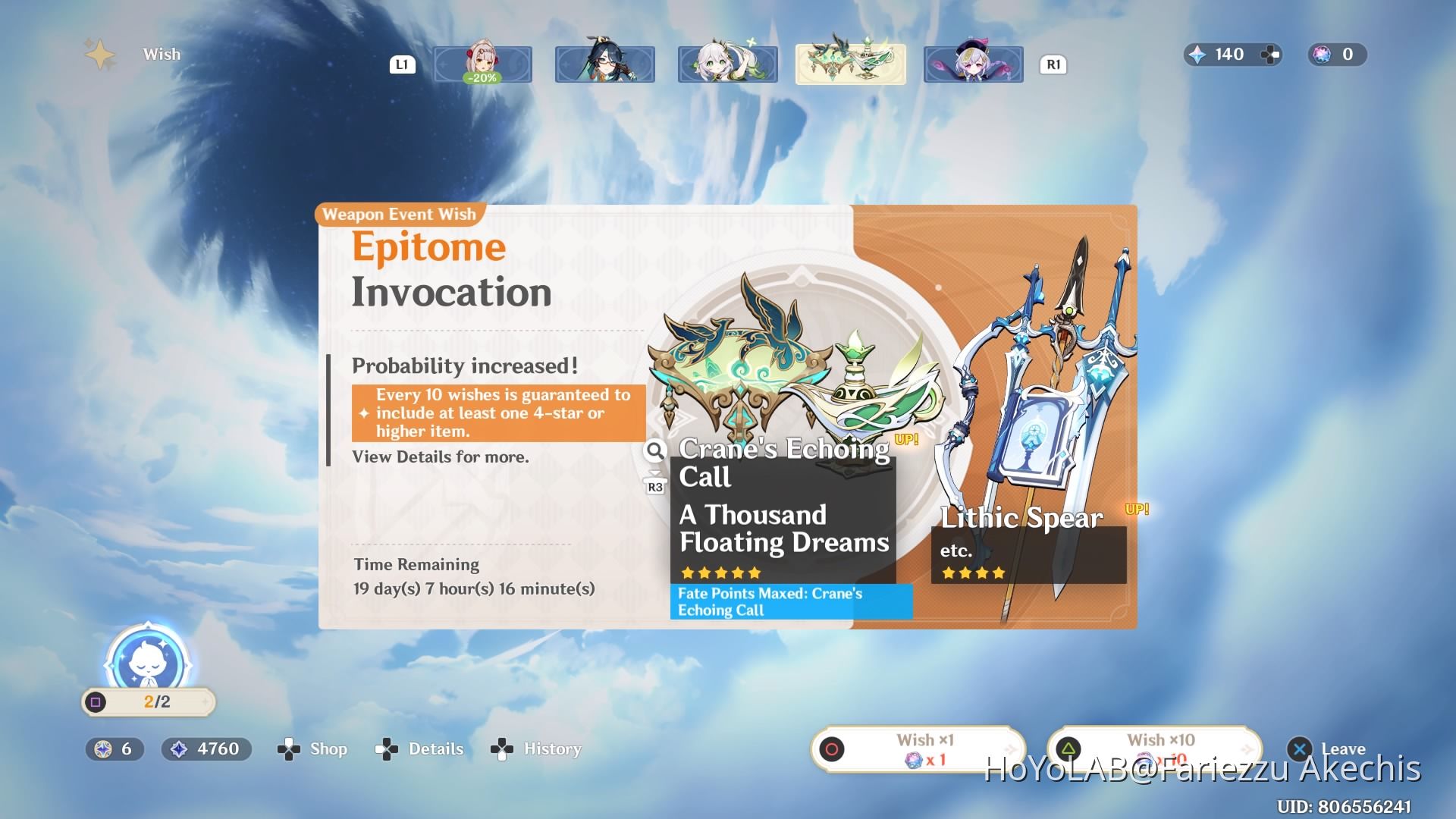Switch to the -20% character banner
This screenshot has width=1456, height=819.
tap(482, 64)
